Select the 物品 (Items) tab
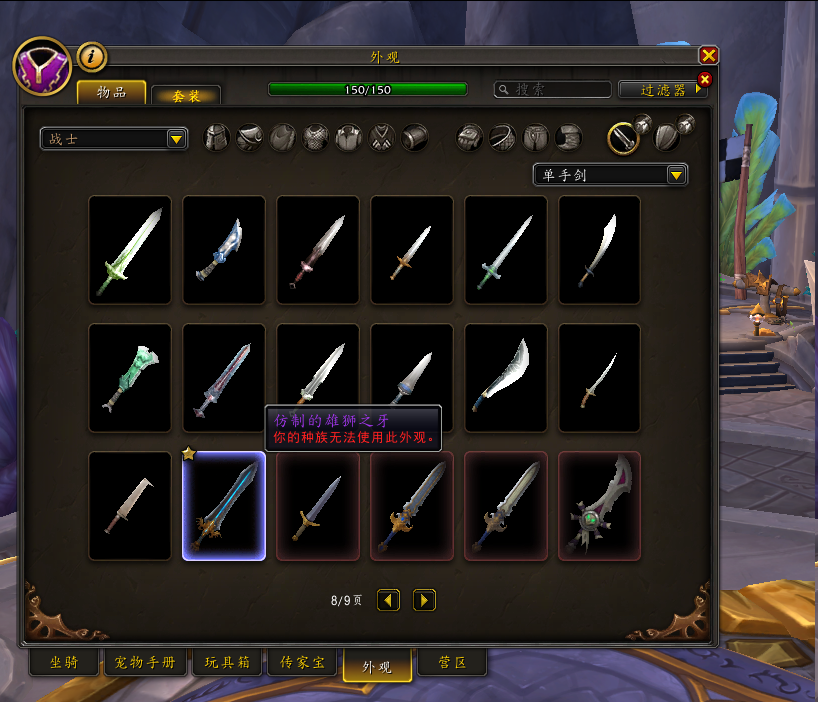 coord(111,93)
